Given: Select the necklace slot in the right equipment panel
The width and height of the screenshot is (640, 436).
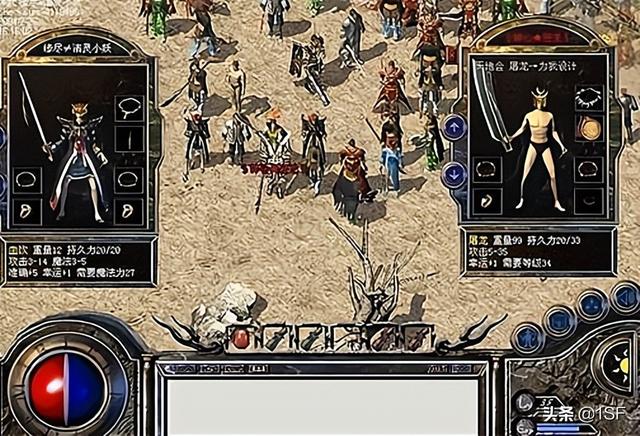Looking at the screenshot, I should point(589,97).
